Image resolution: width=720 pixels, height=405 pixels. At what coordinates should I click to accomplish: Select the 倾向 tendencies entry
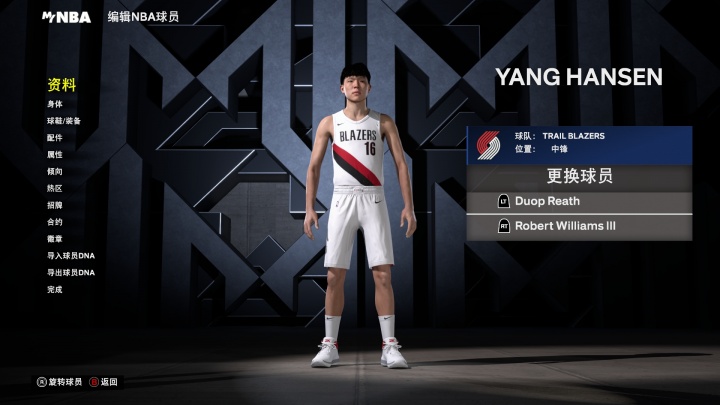click(54, 172)
